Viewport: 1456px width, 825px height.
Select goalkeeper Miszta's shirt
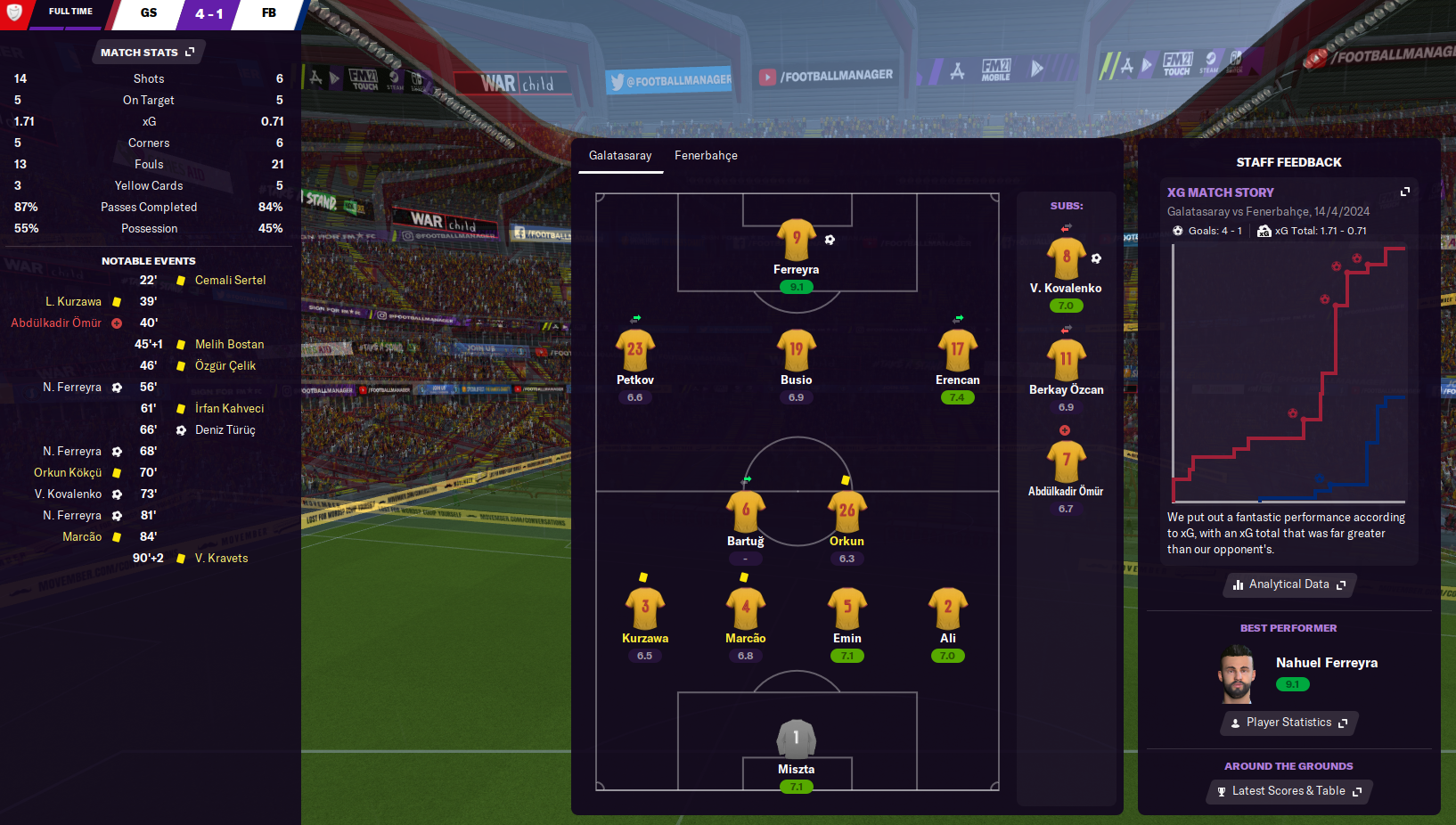796,739
